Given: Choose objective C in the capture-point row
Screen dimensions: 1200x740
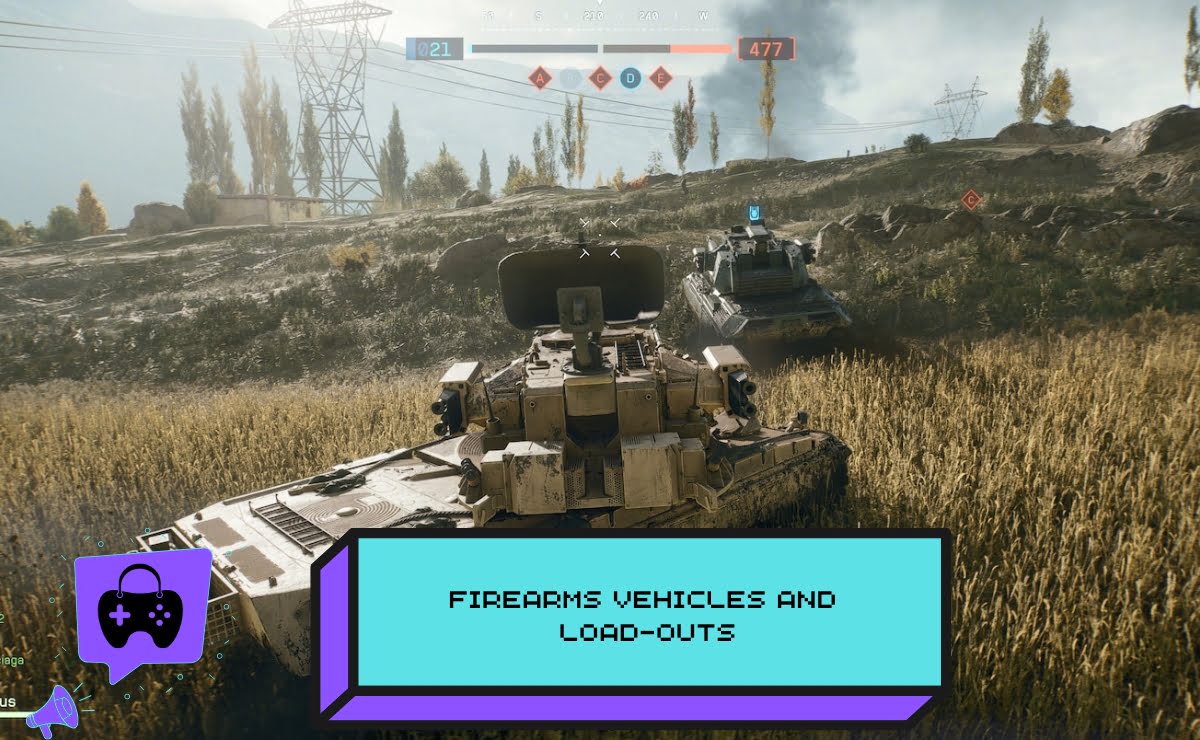Looking at the screenshot, I should (600, 78).
